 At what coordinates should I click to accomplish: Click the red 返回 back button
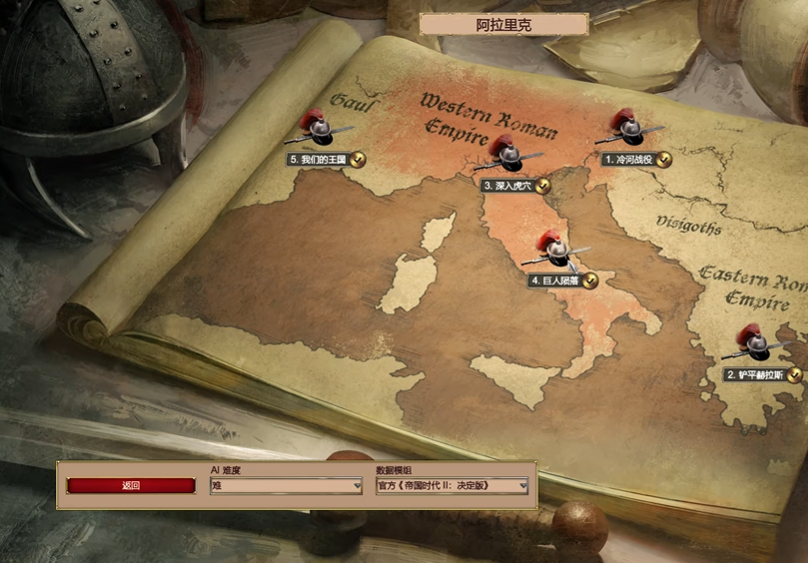coord(131,486)
